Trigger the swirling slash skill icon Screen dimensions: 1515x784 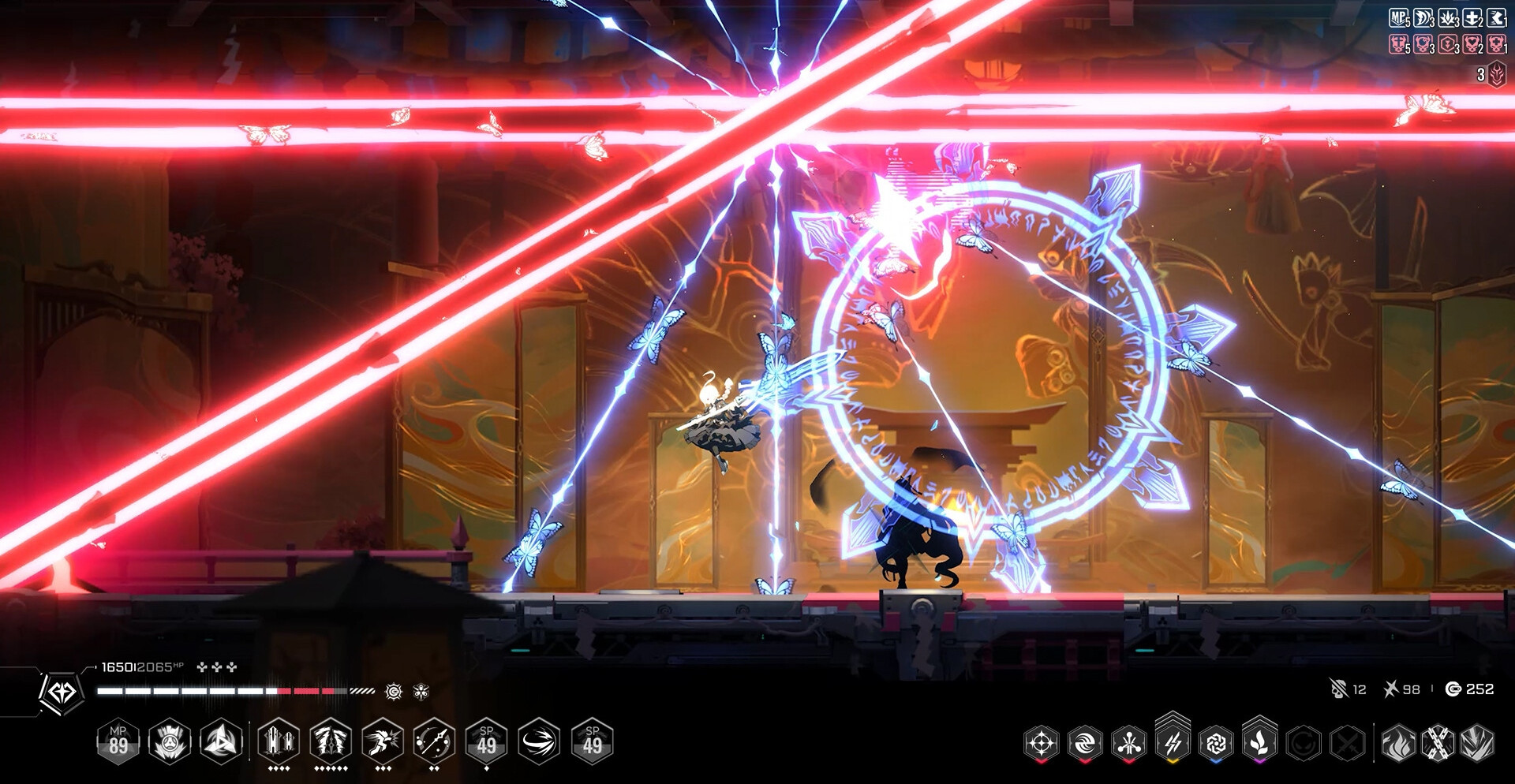(x=540, y=742)
